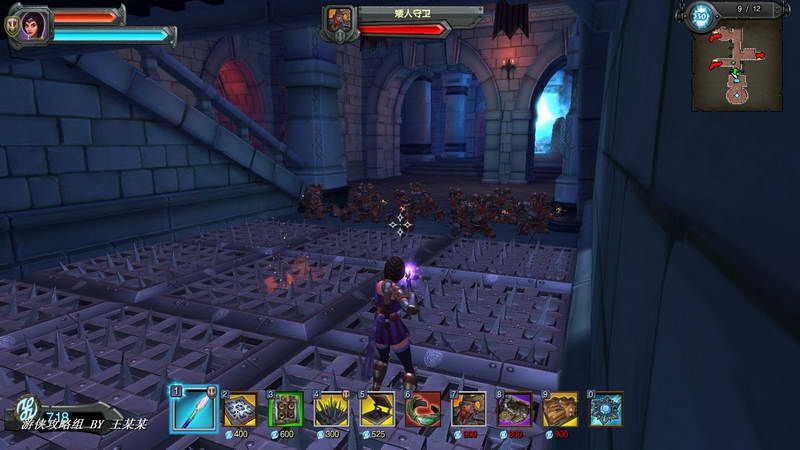Choose the 400-cost snowflake tile trap

pyautogui.click(x=239, y=410)
